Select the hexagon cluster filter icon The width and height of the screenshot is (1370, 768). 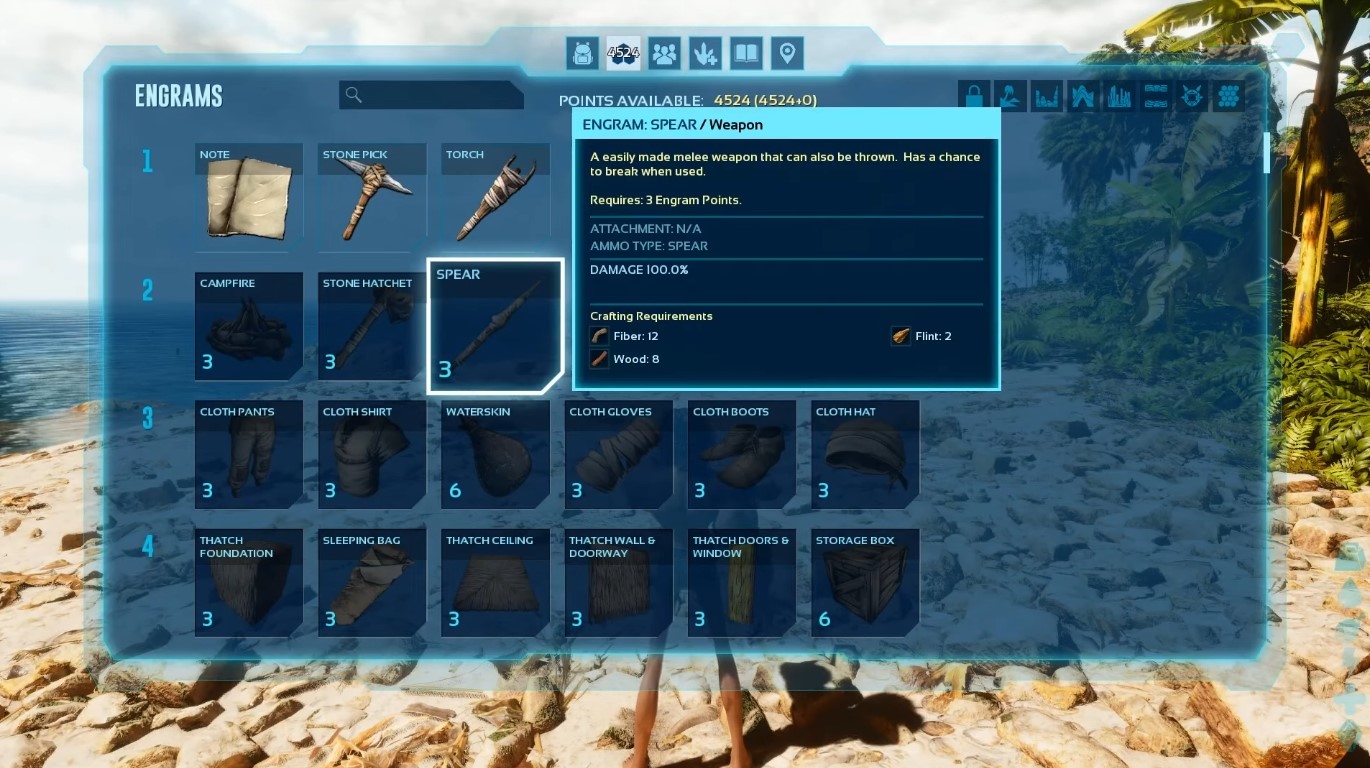pos(1229,95)
